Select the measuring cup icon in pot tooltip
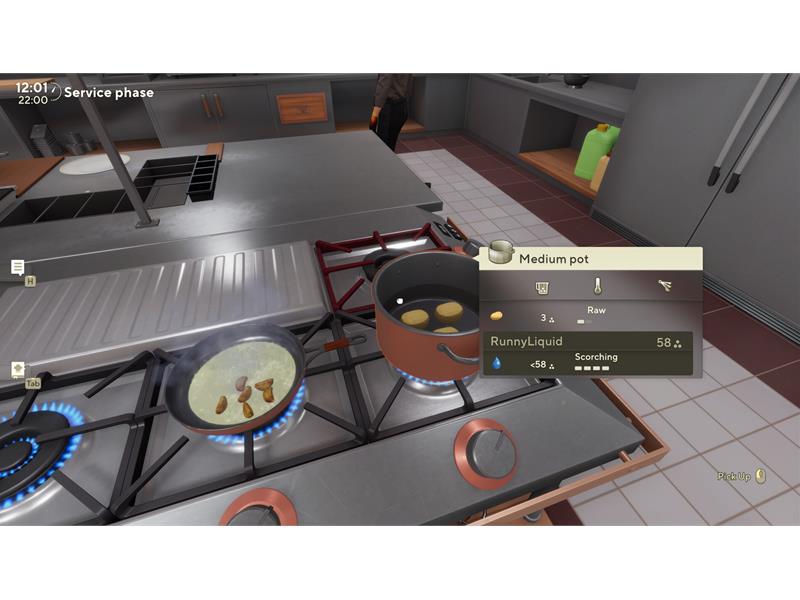This screenshot has width=800, height=600. click(x=542, y=287)
